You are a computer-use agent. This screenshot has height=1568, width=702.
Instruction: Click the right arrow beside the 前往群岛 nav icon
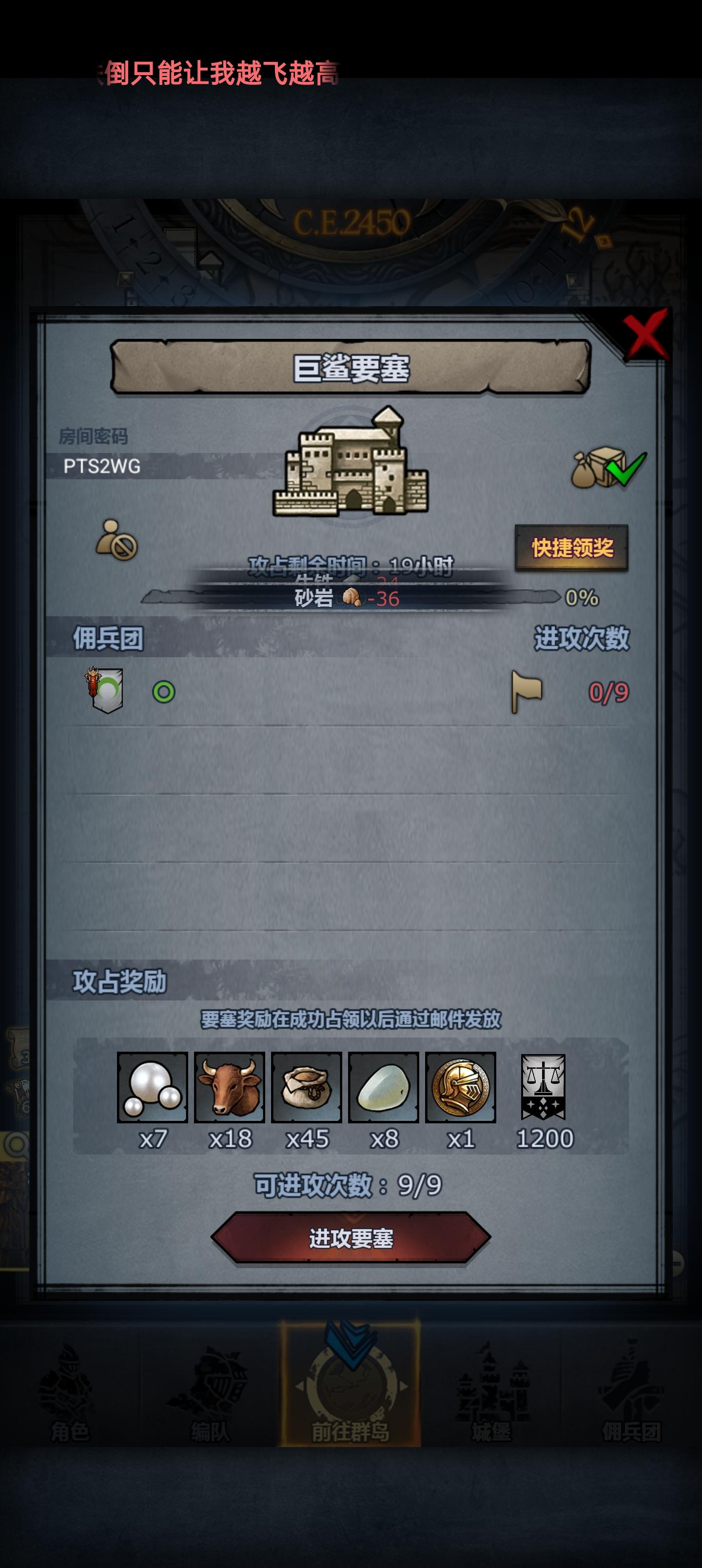tap(403, 1386)
